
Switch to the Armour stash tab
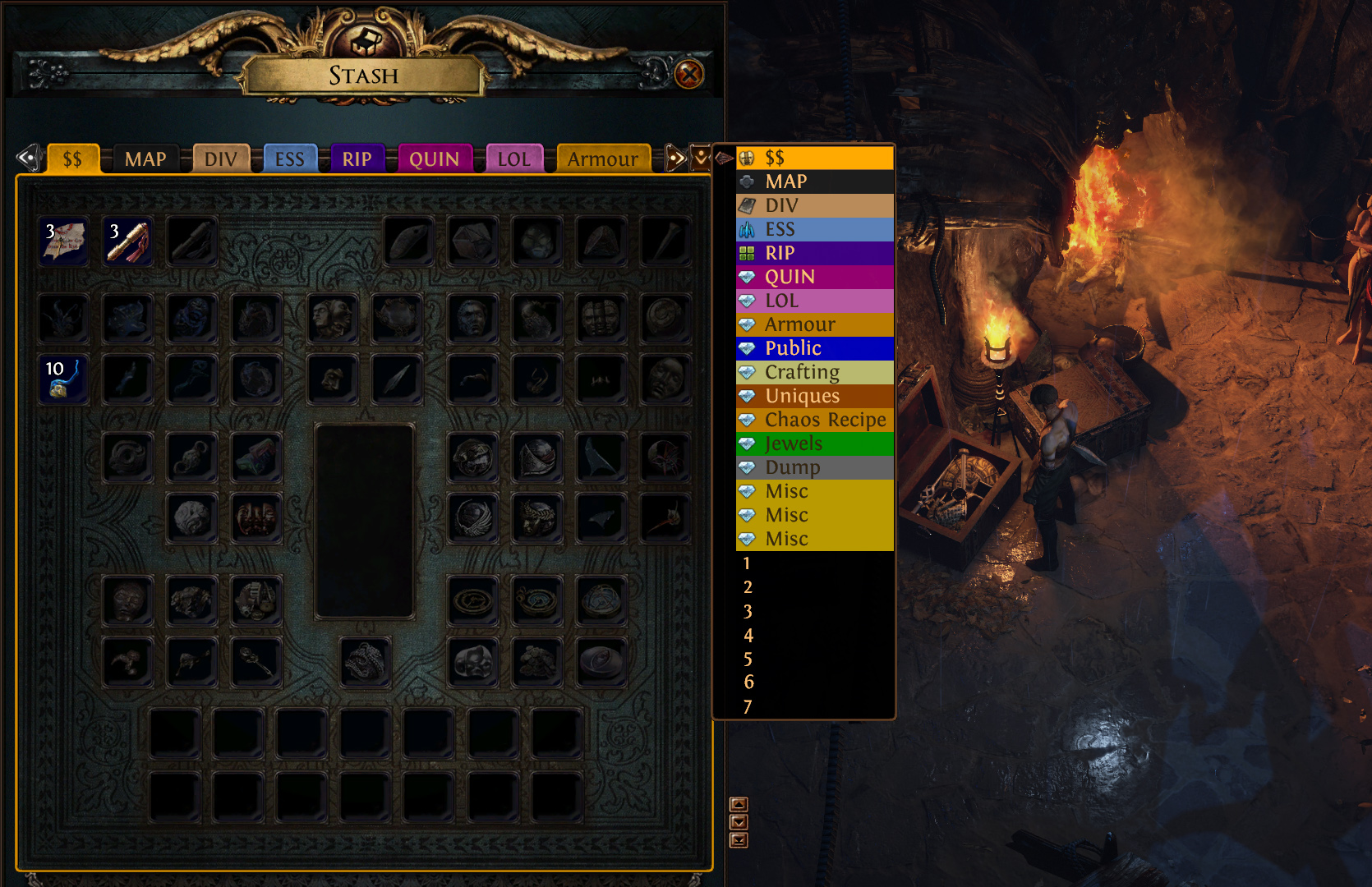point(603,159)
